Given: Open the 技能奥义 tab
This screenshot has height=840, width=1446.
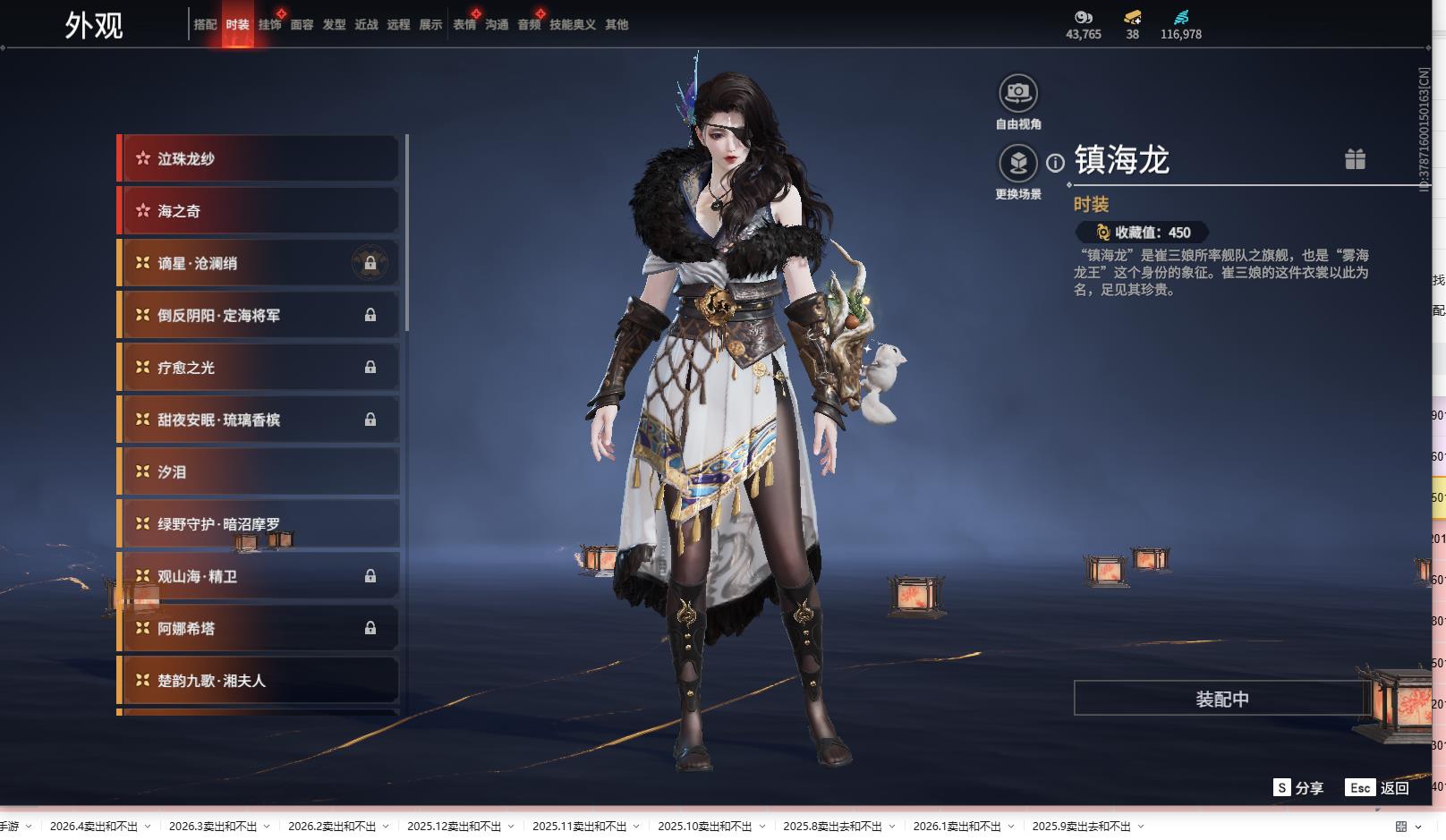Looking at the screenshot, I should click(573, 25).
